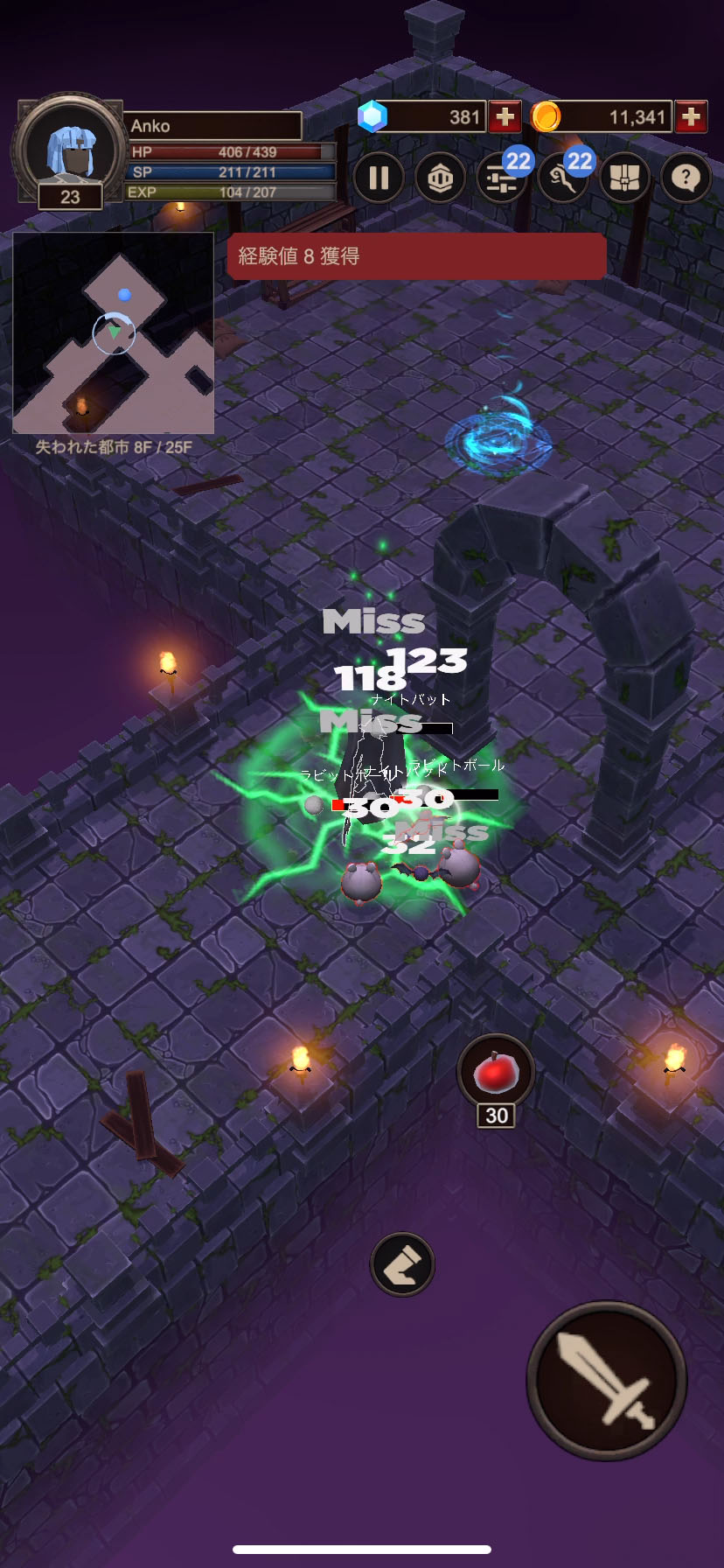Pause the game with the pause button

click(x=379, y=178)
